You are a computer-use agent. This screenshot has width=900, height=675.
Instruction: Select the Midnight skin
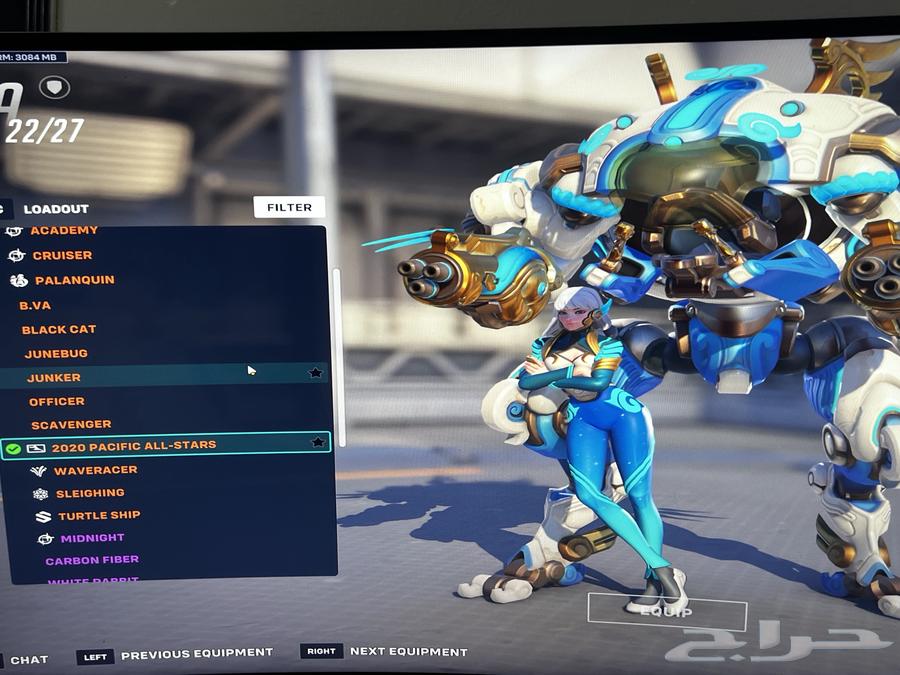[x=92, y=539]
